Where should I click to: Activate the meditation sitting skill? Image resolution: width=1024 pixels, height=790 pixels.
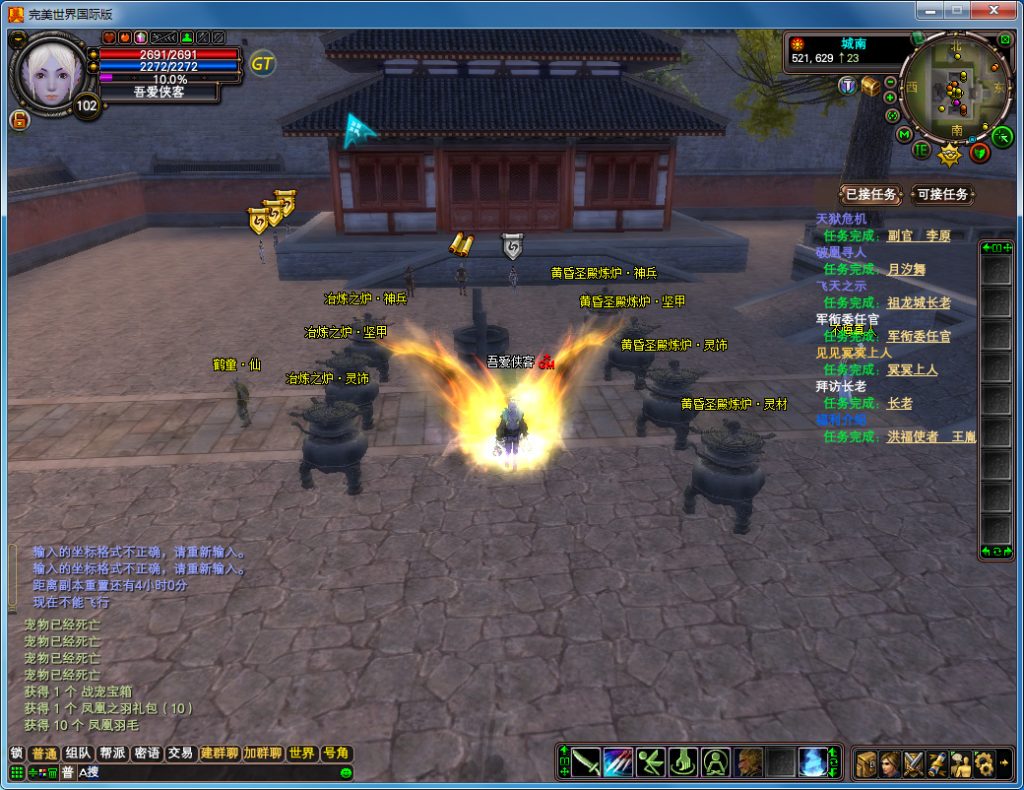pyautogui.click(x=715, y=762)
